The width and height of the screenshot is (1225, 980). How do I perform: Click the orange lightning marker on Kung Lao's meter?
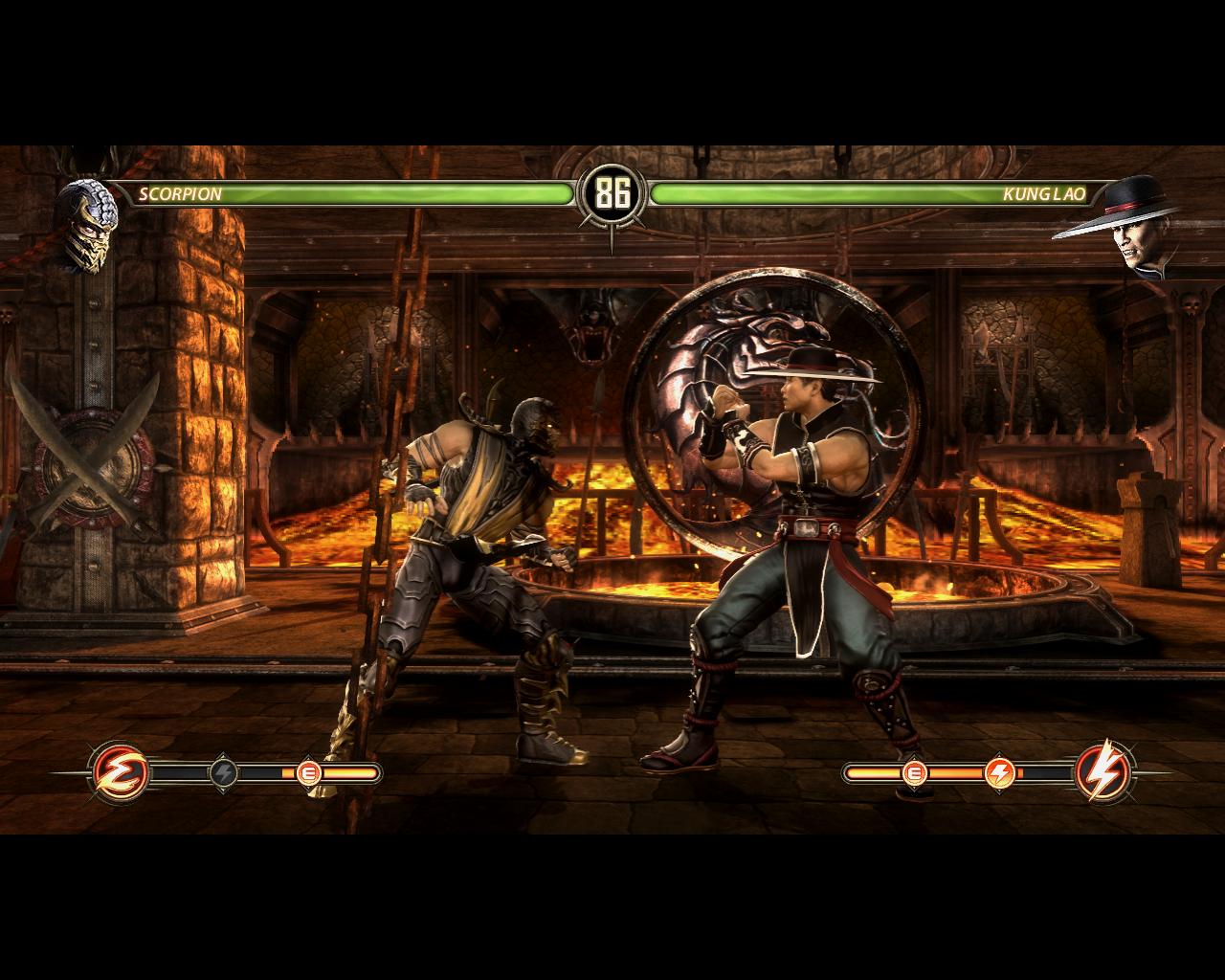point(999,771)
